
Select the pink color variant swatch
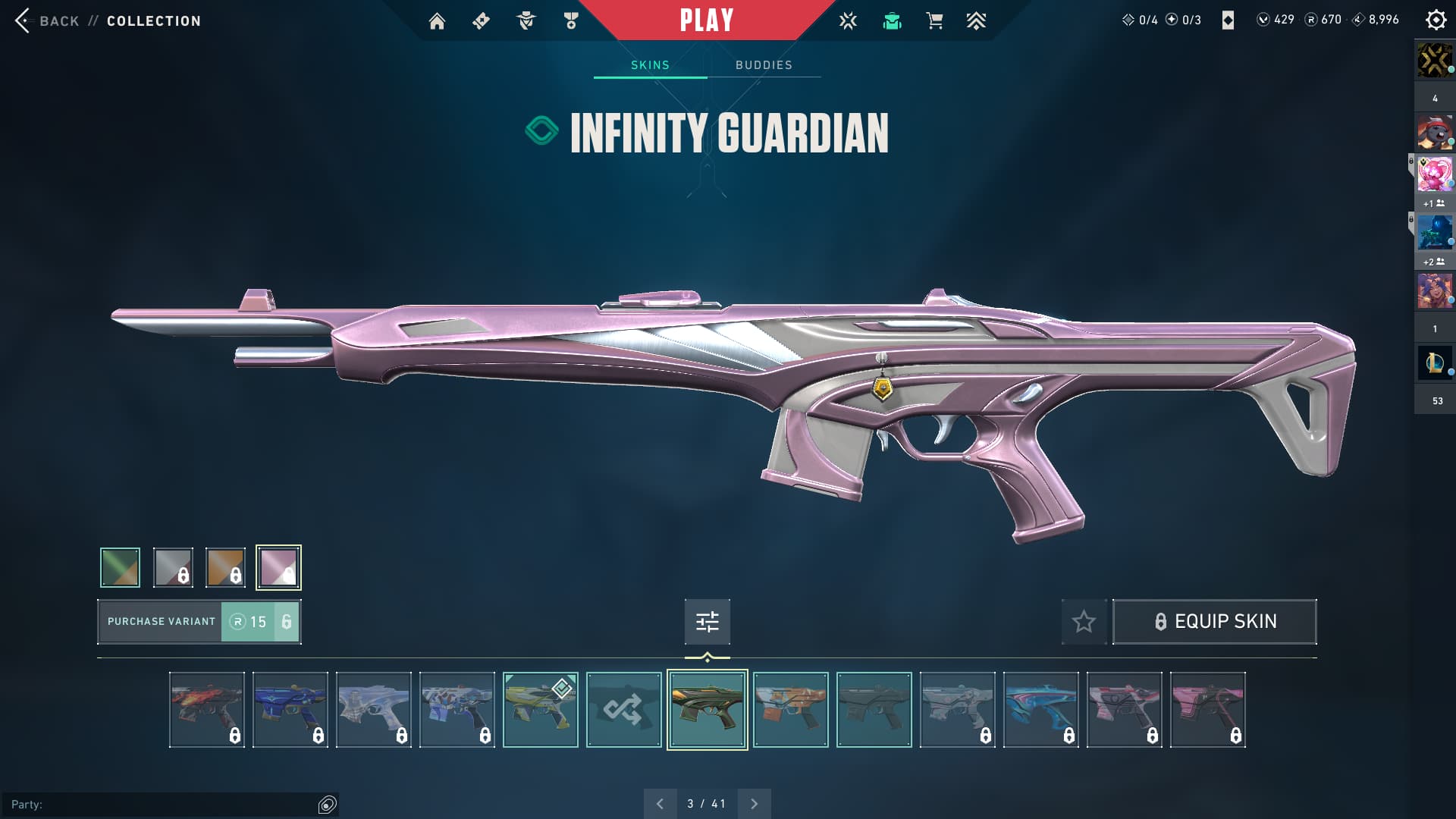pyautogui.click(x=278, y=567)
